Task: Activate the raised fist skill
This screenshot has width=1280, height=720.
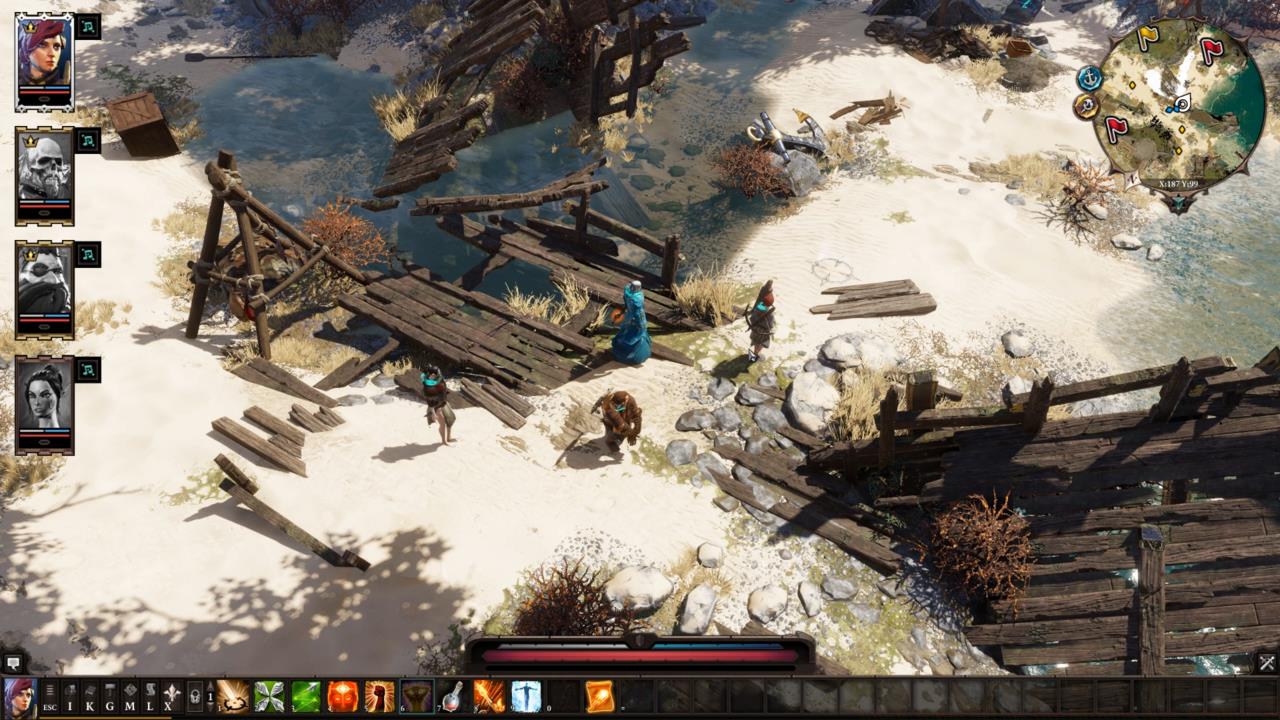Action: (x=380, y=696)
